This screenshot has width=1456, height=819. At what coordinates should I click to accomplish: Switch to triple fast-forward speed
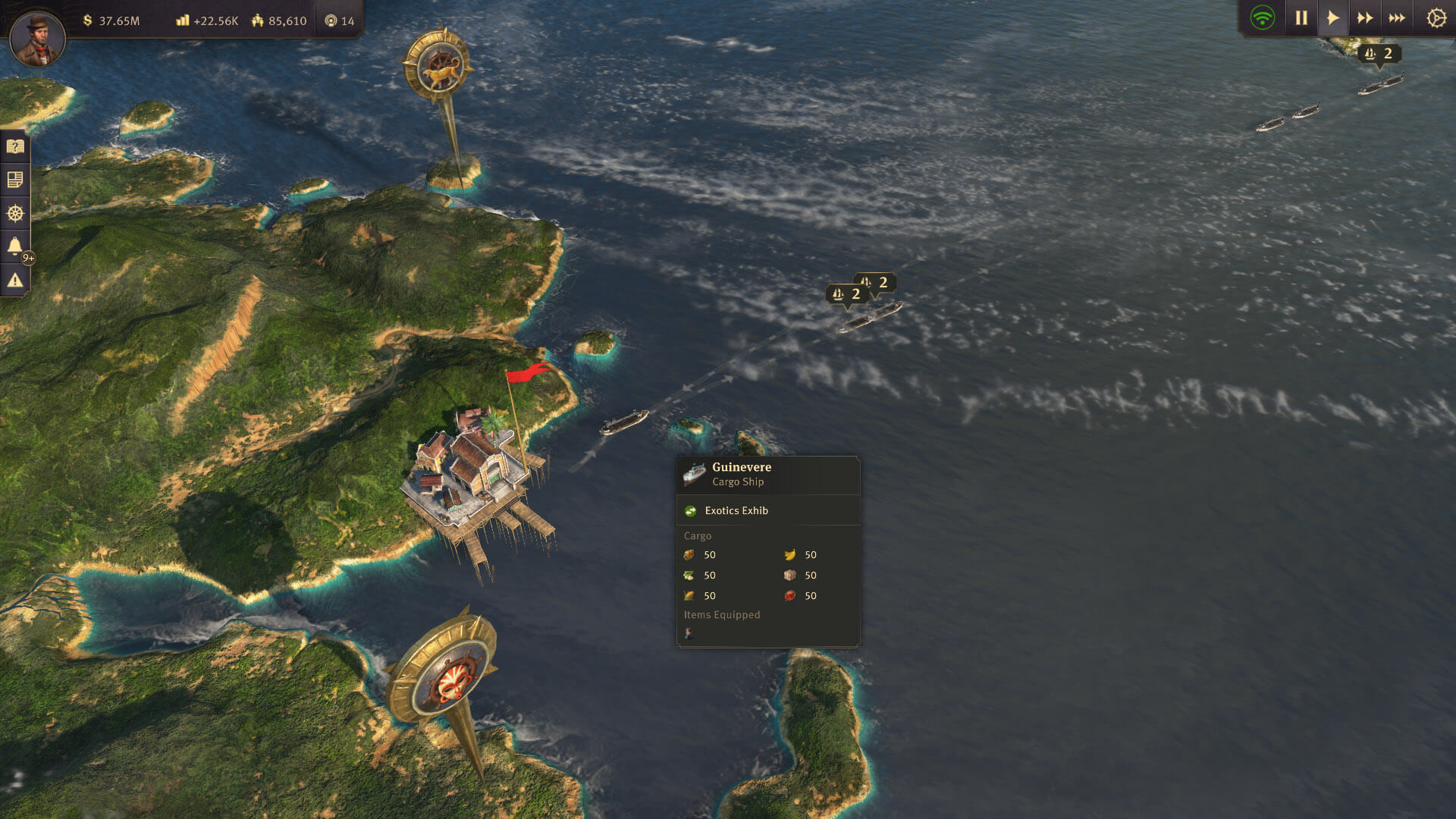click(x=1397, y=18)
